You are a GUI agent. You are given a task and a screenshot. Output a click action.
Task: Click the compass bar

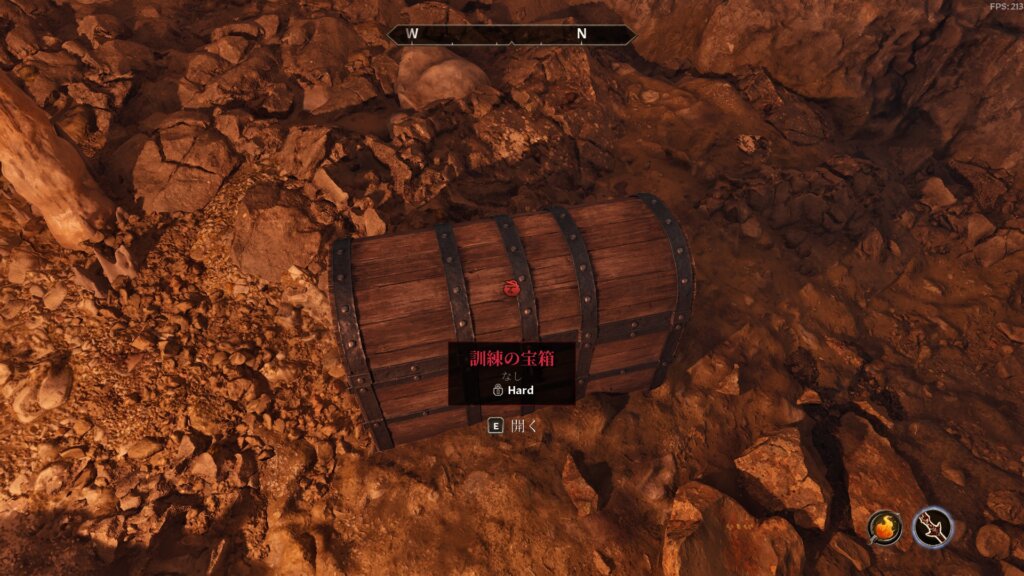click(x=511, y=34)
